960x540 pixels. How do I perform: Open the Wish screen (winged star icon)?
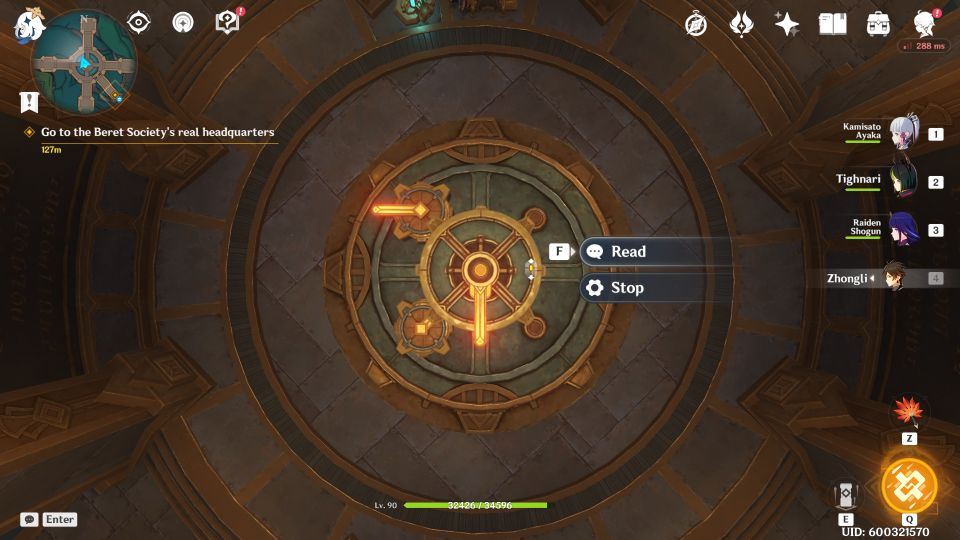click(741, 24)
